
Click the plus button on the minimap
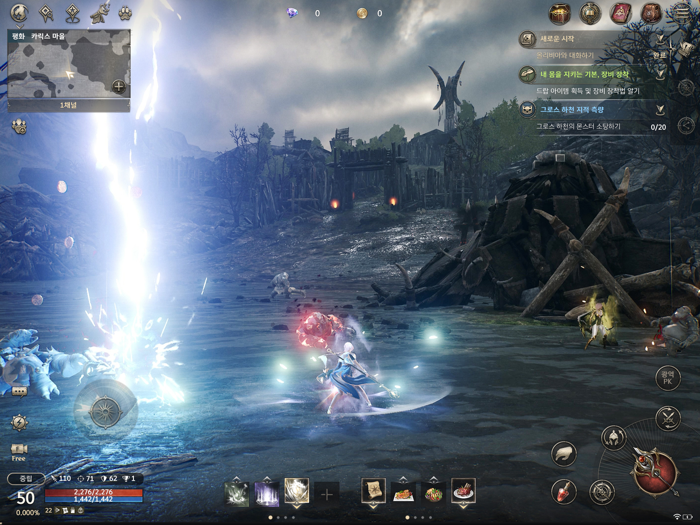pos(118,86)
